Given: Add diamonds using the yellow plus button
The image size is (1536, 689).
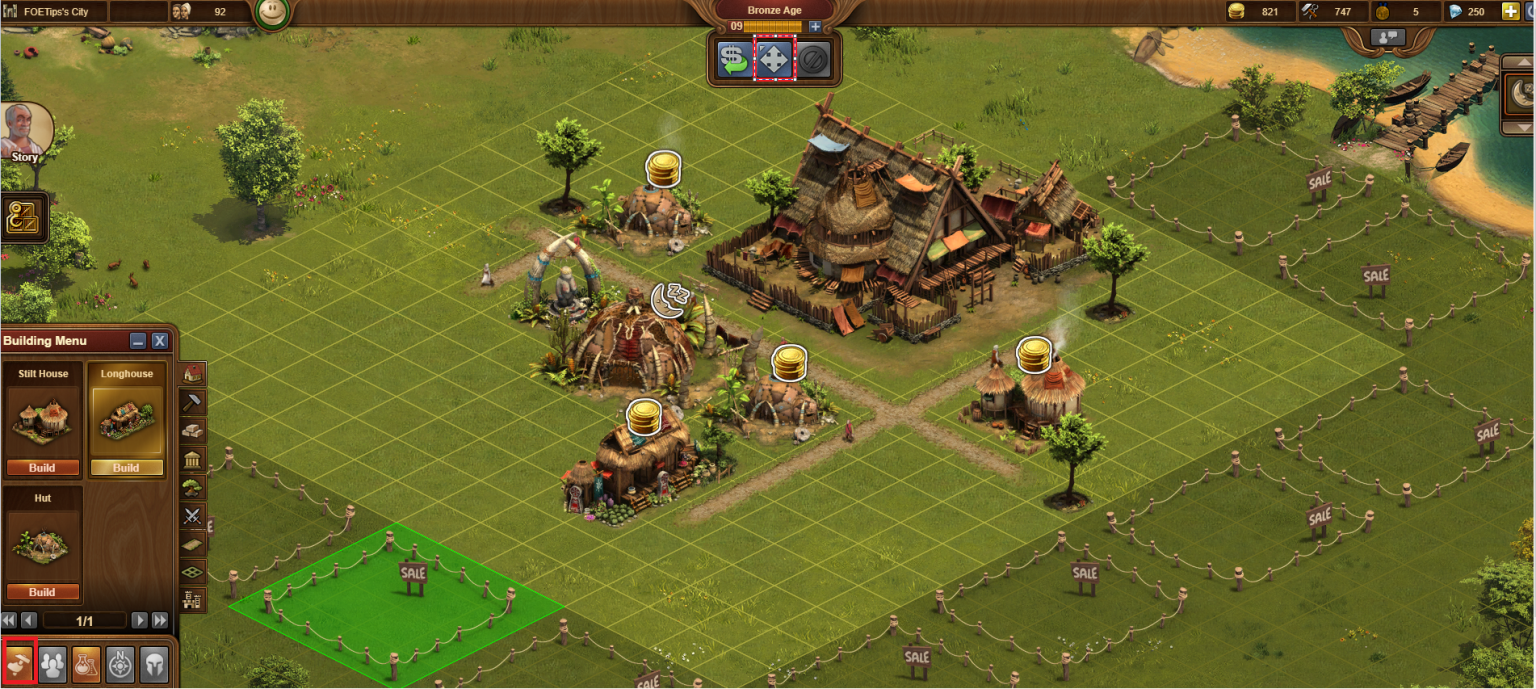Looking at the screenshot, I should click(x=1510, y=12).
